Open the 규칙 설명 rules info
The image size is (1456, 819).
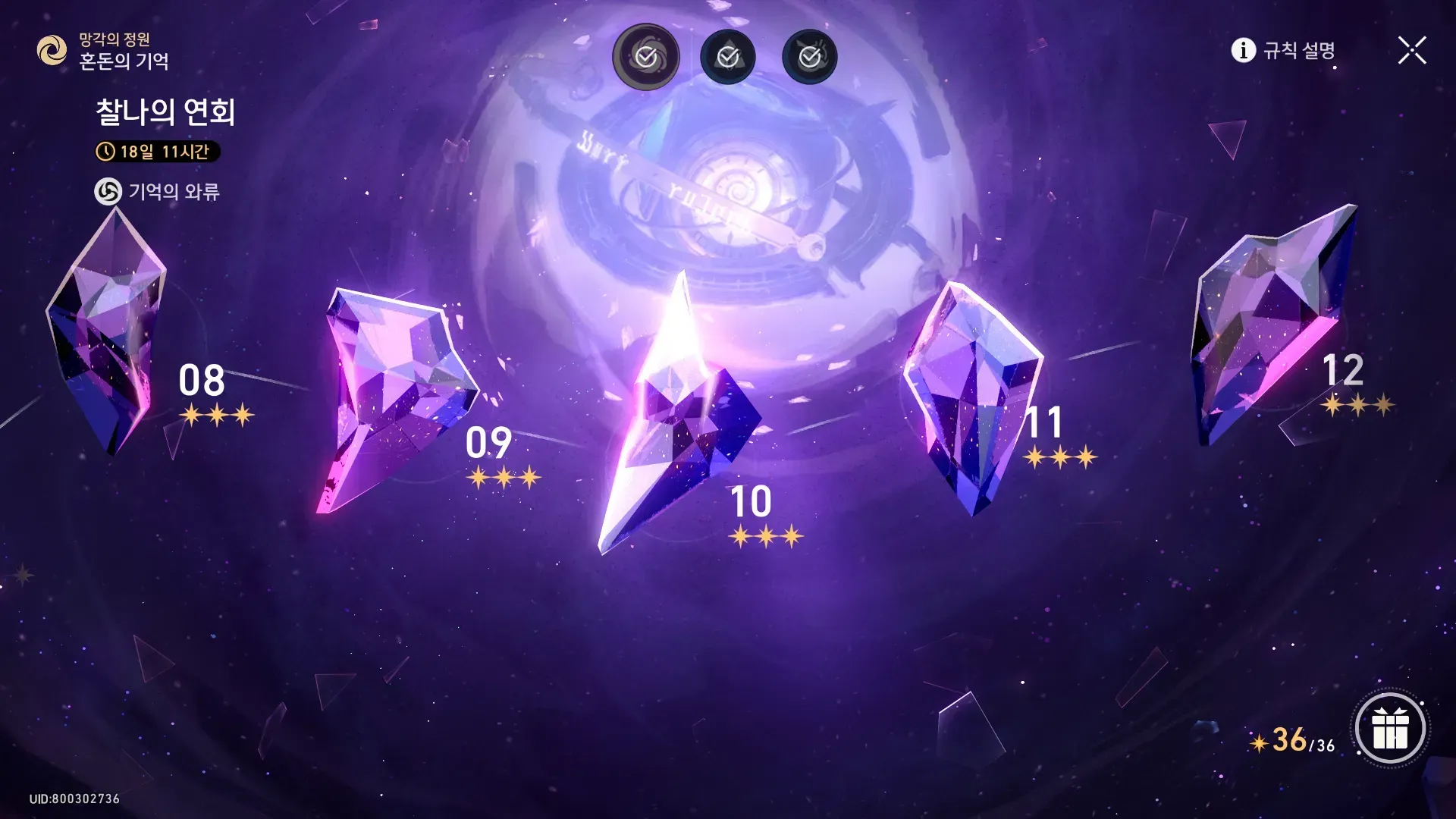click(x=1283, y=51)
